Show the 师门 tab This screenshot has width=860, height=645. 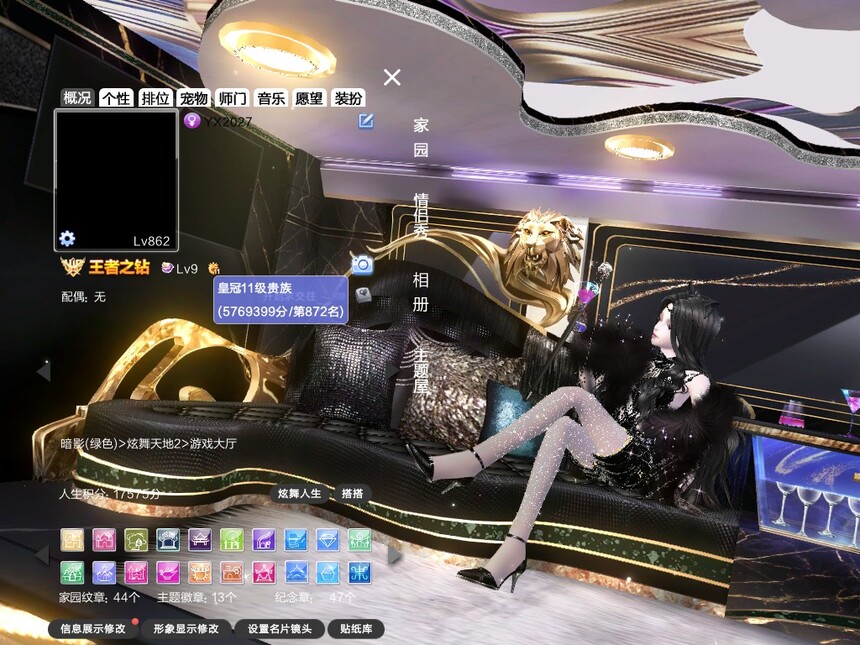[x=232, y=98]
